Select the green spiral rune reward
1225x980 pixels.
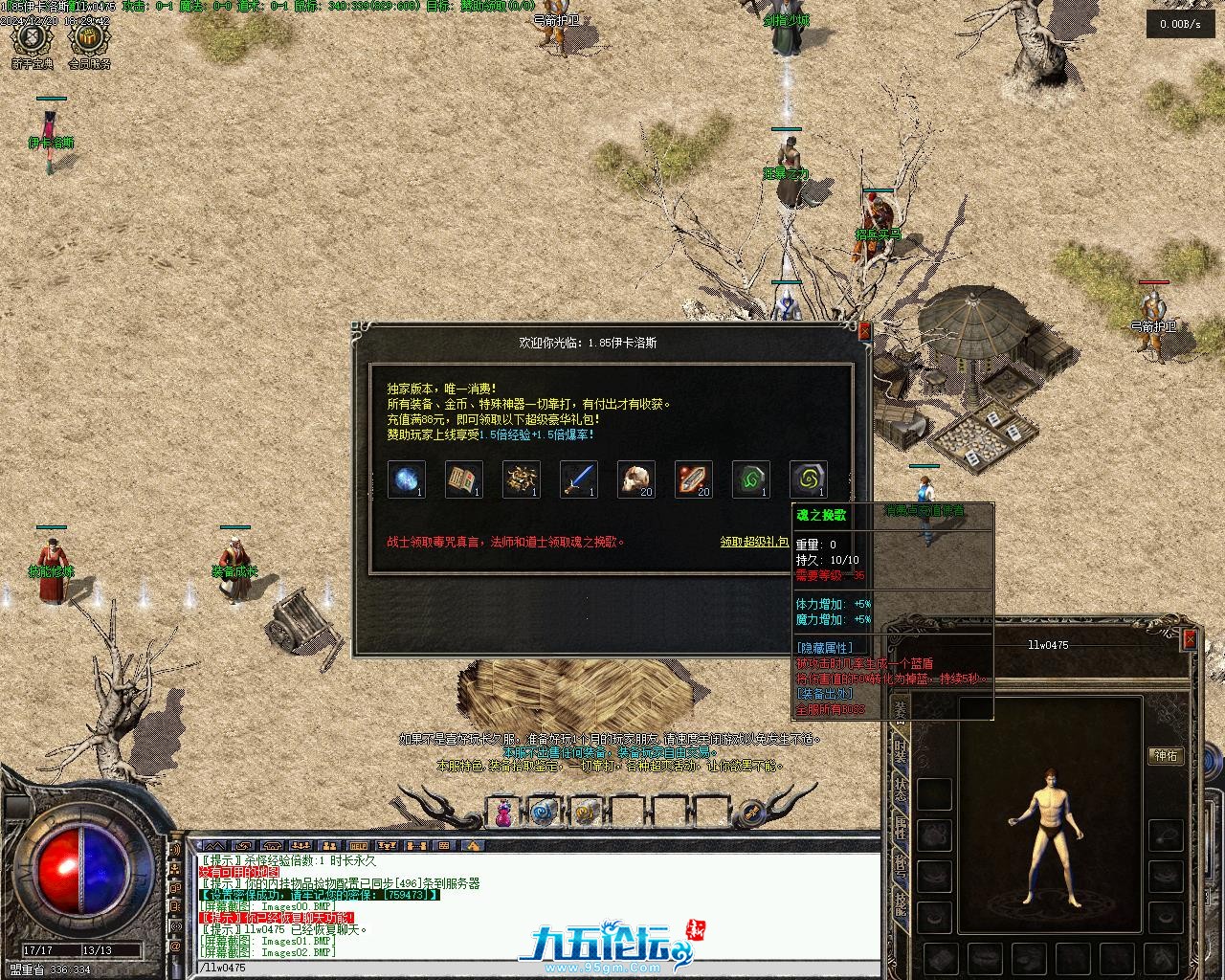(750, 479)
